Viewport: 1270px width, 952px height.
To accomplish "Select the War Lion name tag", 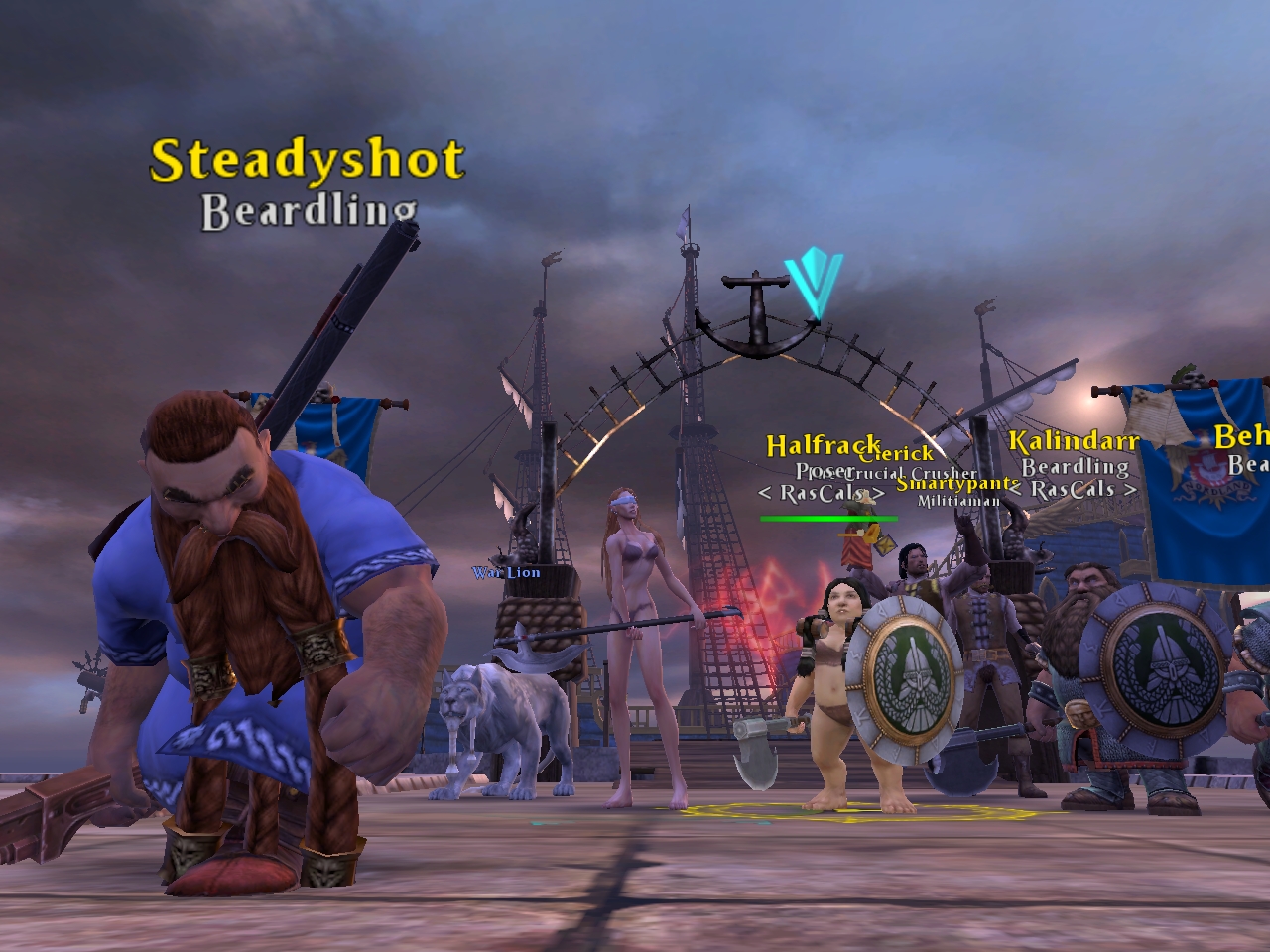I will (x=506, y=573).
